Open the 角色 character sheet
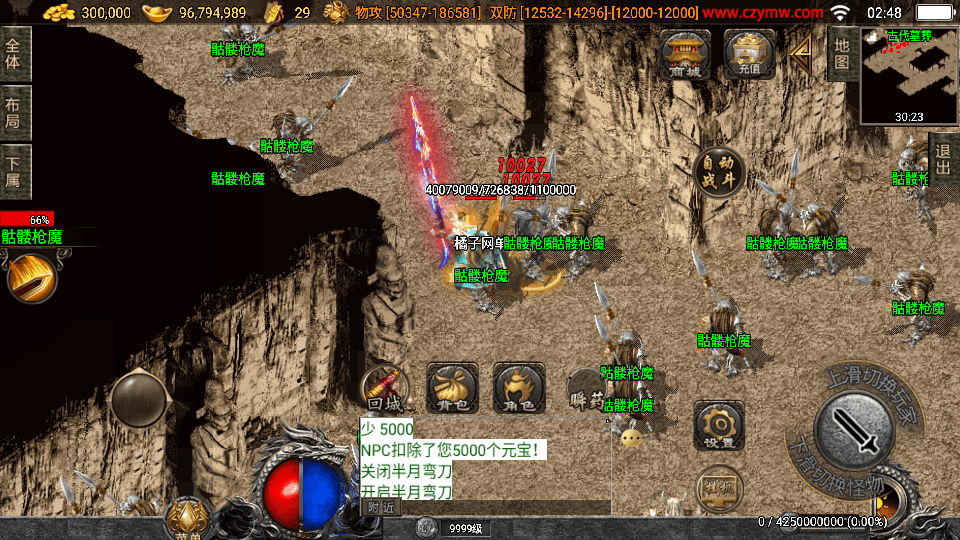The width and height of the screenshot is (960, 540). 519,388
